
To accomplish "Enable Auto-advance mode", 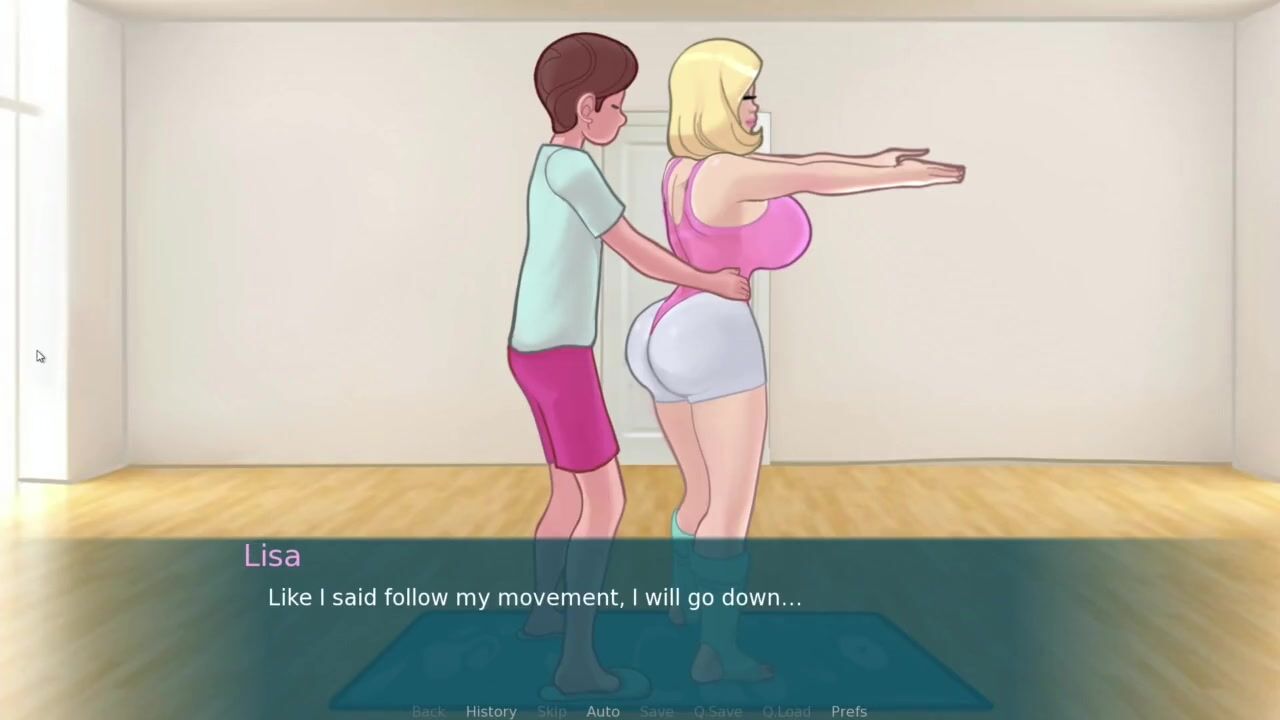I will (x=603, y=711).
